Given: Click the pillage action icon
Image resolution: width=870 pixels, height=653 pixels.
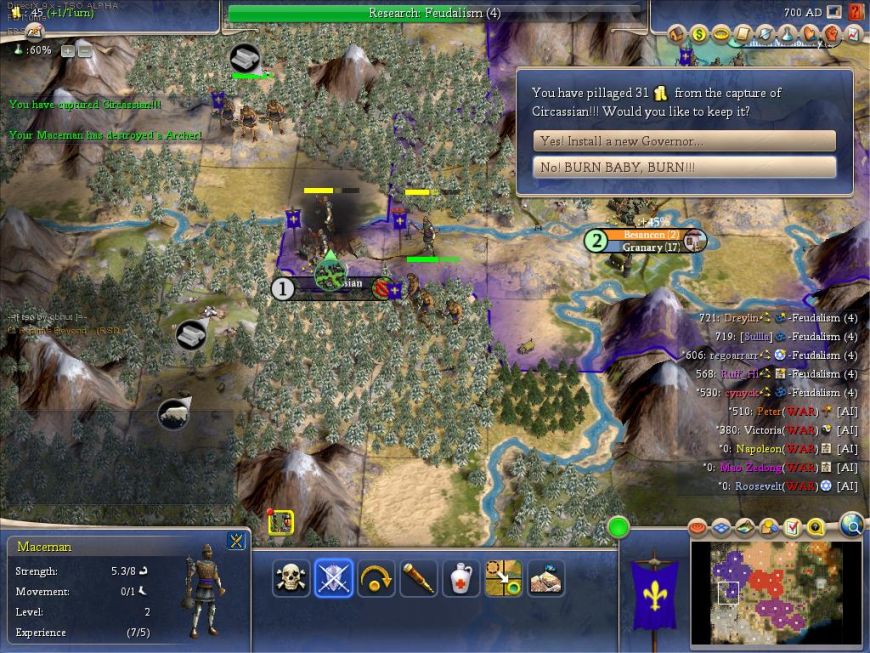Looking at the screenshot, I should [x=546, y=578].
